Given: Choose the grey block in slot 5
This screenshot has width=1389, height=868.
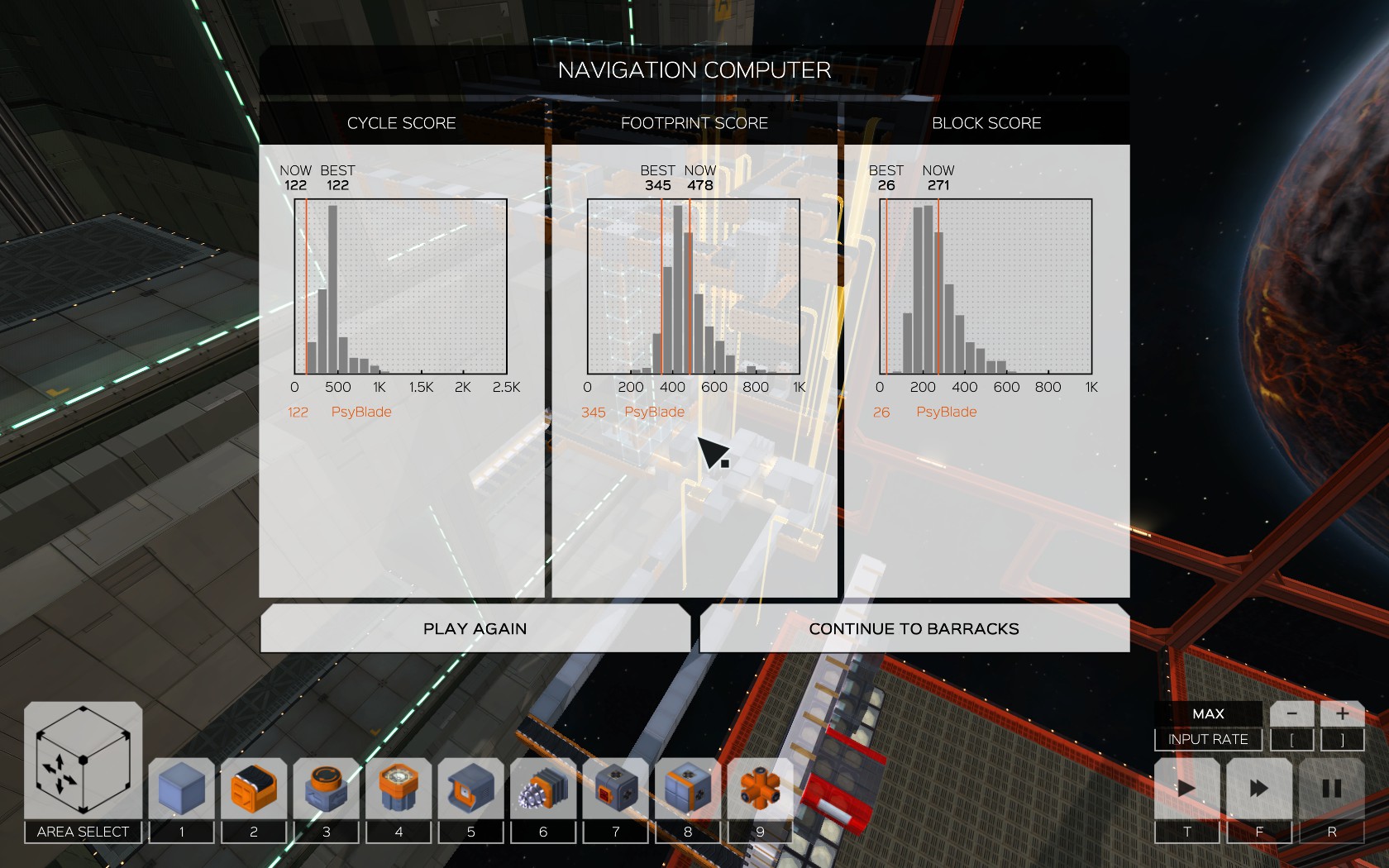Looking at the screenshot, I should 470,788.
